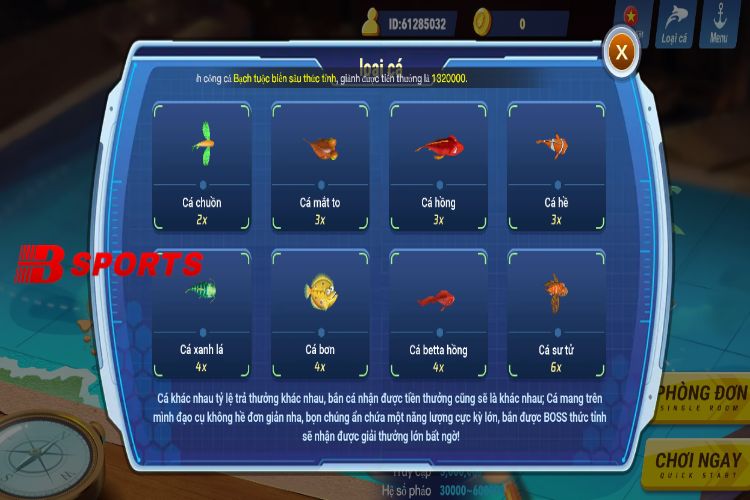This screenshot has width=750, height=500.
Task: Open the Loại cá fish guide
Action: 674,24
